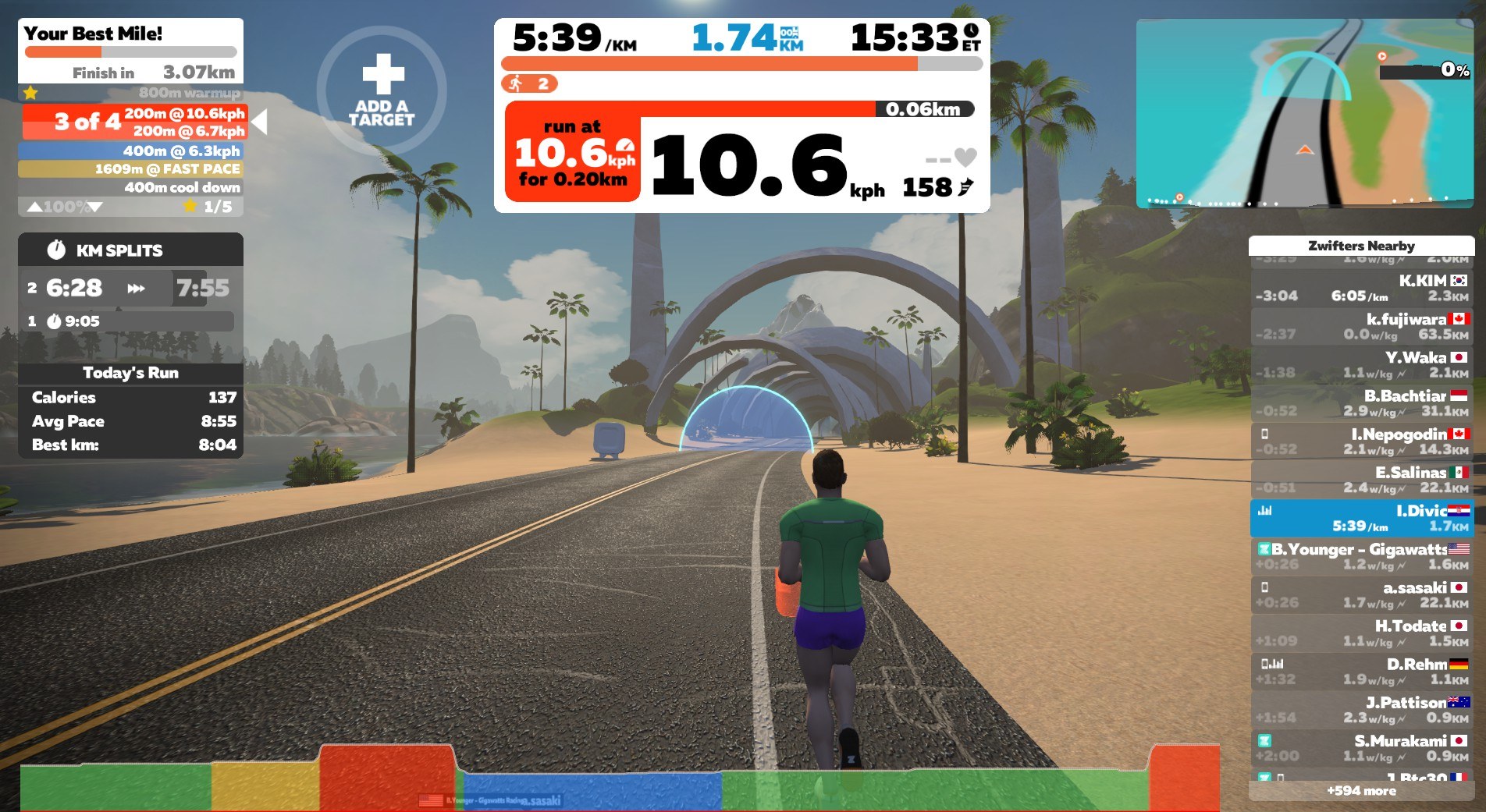Choose B.Younger - Gigawatts row

point(1361,556)
